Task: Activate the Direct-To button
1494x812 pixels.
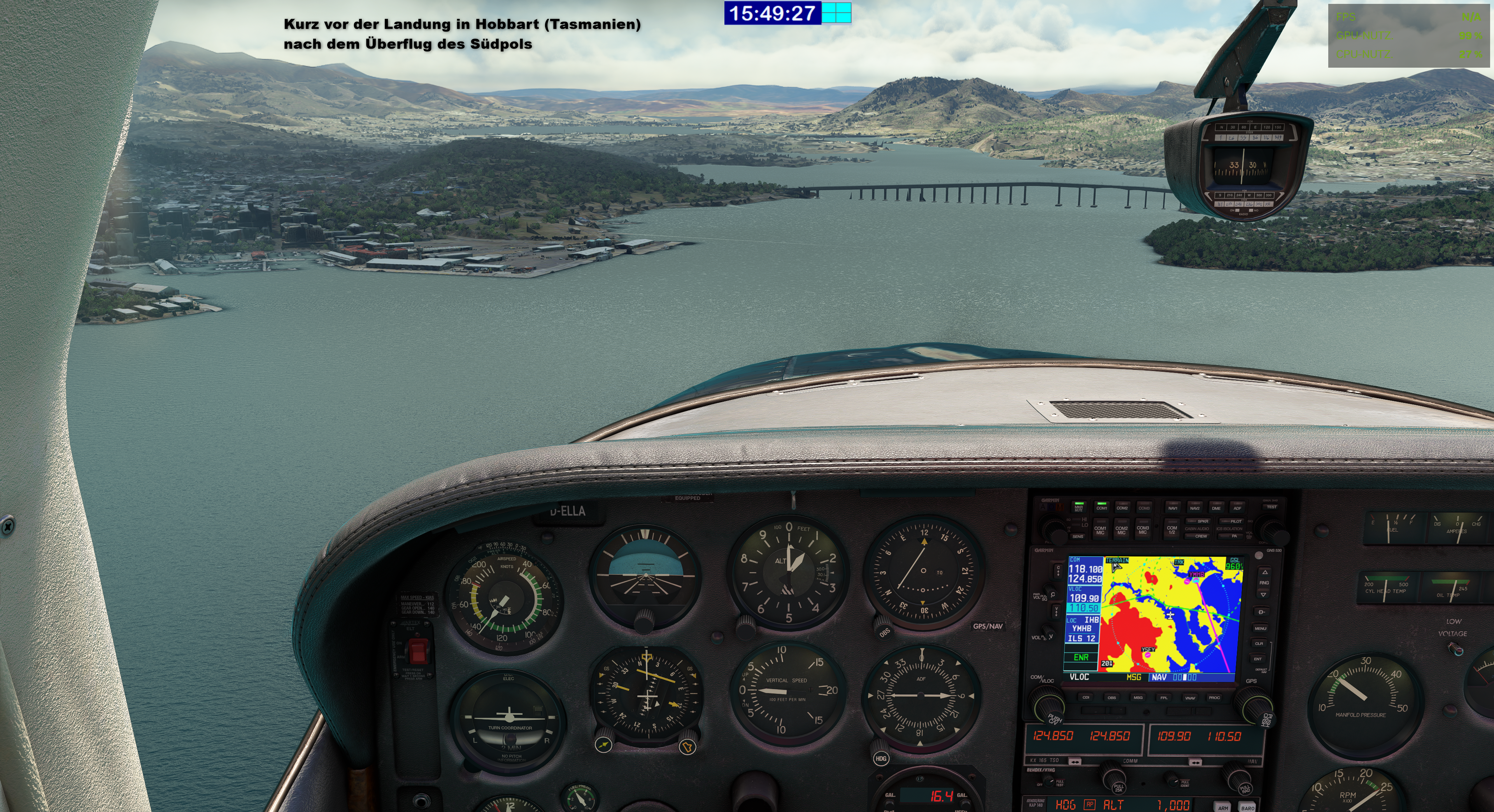Action: (1261, 612)
